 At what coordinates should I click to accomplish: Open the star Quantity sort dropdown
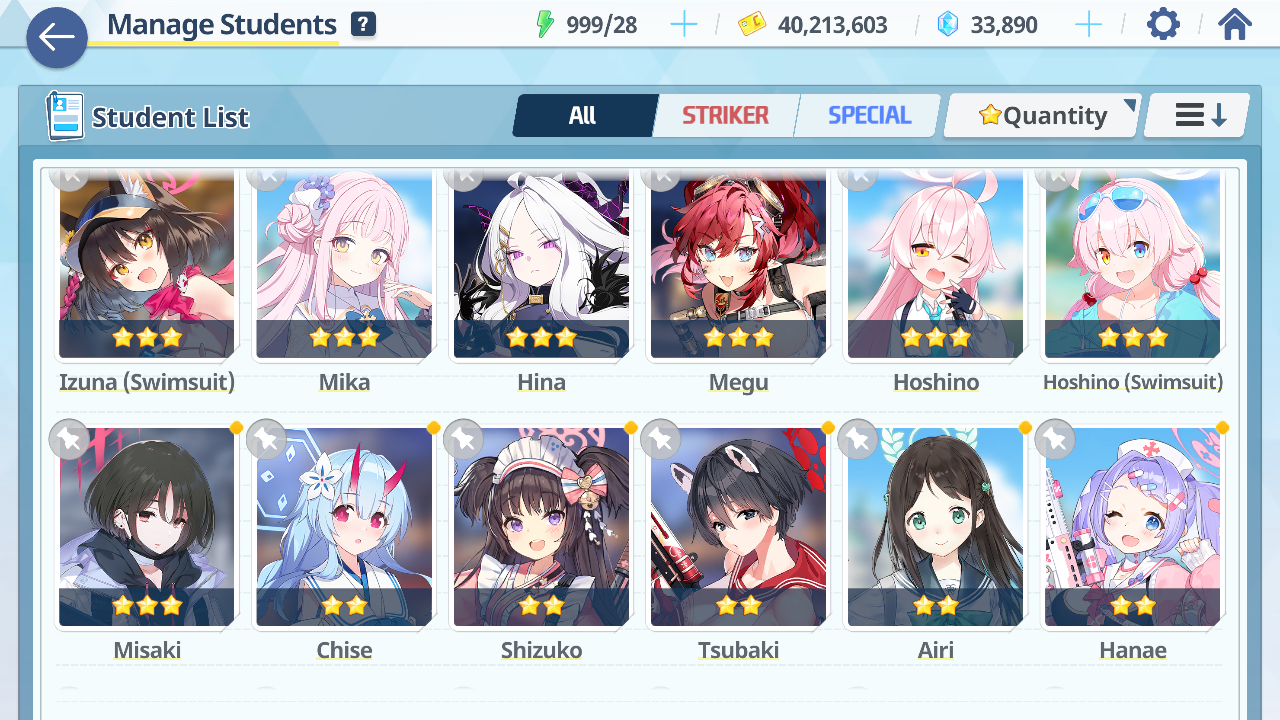pos(1042,116)
